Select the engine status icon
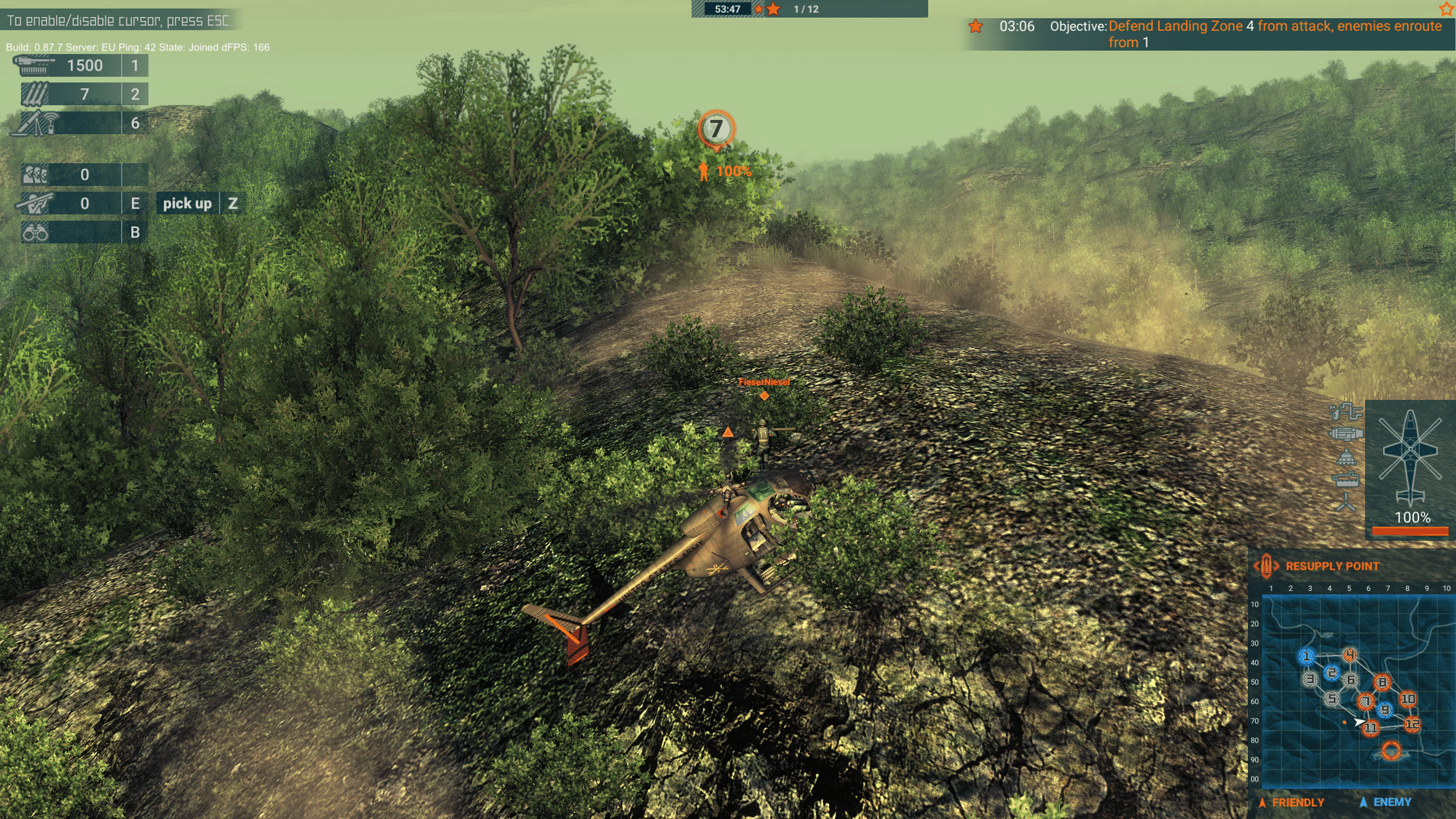This screenshot has height=819, width=1456. [1346, 435]
